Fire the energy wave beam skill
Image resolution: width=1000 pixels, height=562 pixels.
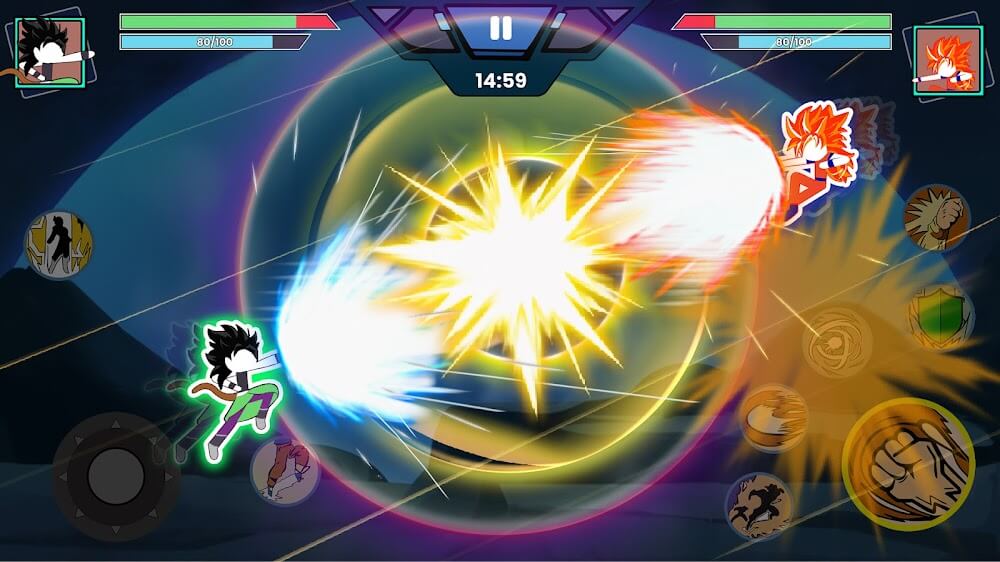pos(773,418)
